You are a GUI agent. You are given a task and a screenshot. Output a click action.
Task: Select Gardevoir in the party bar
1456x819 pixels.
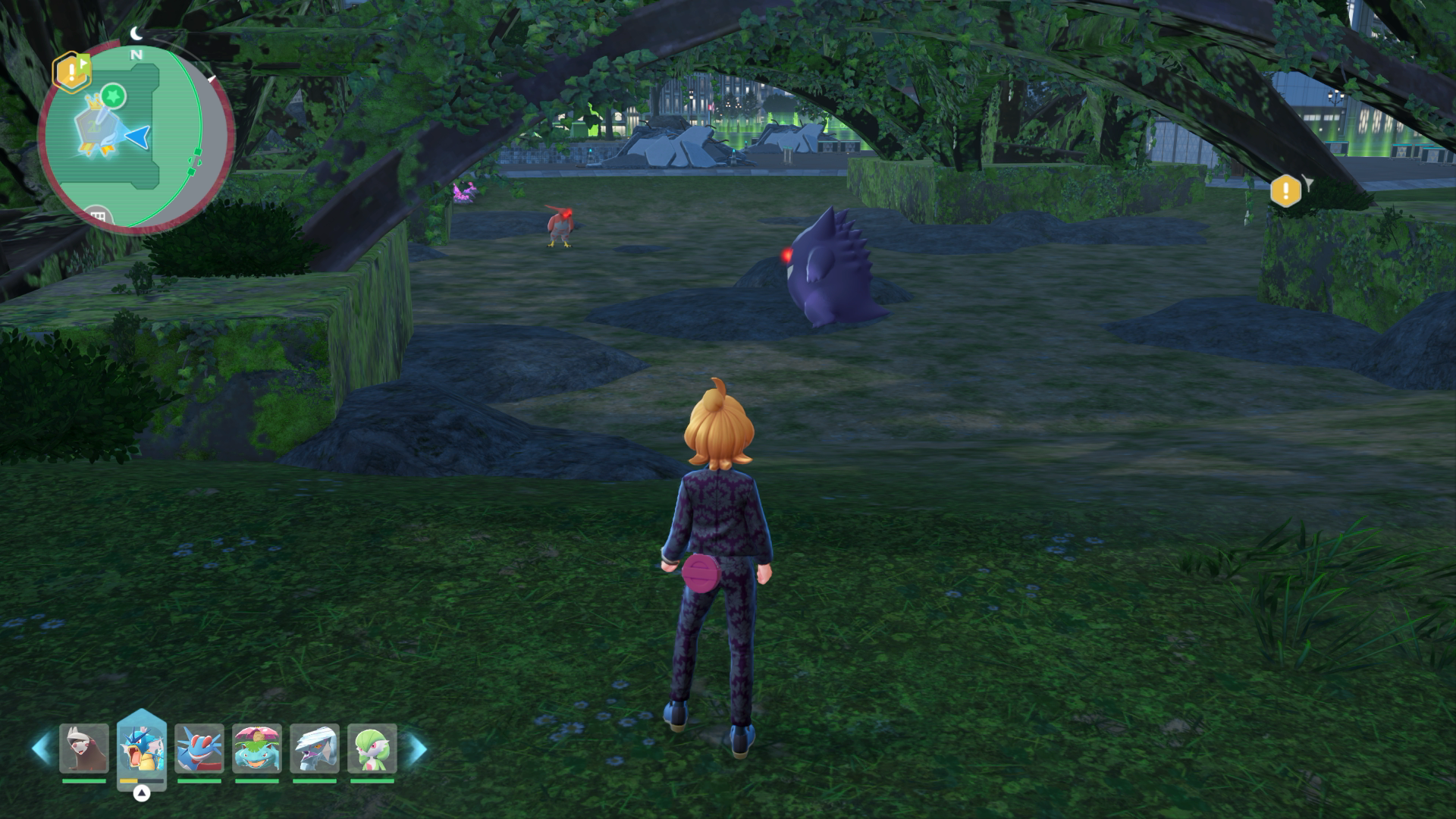point(372,748)
